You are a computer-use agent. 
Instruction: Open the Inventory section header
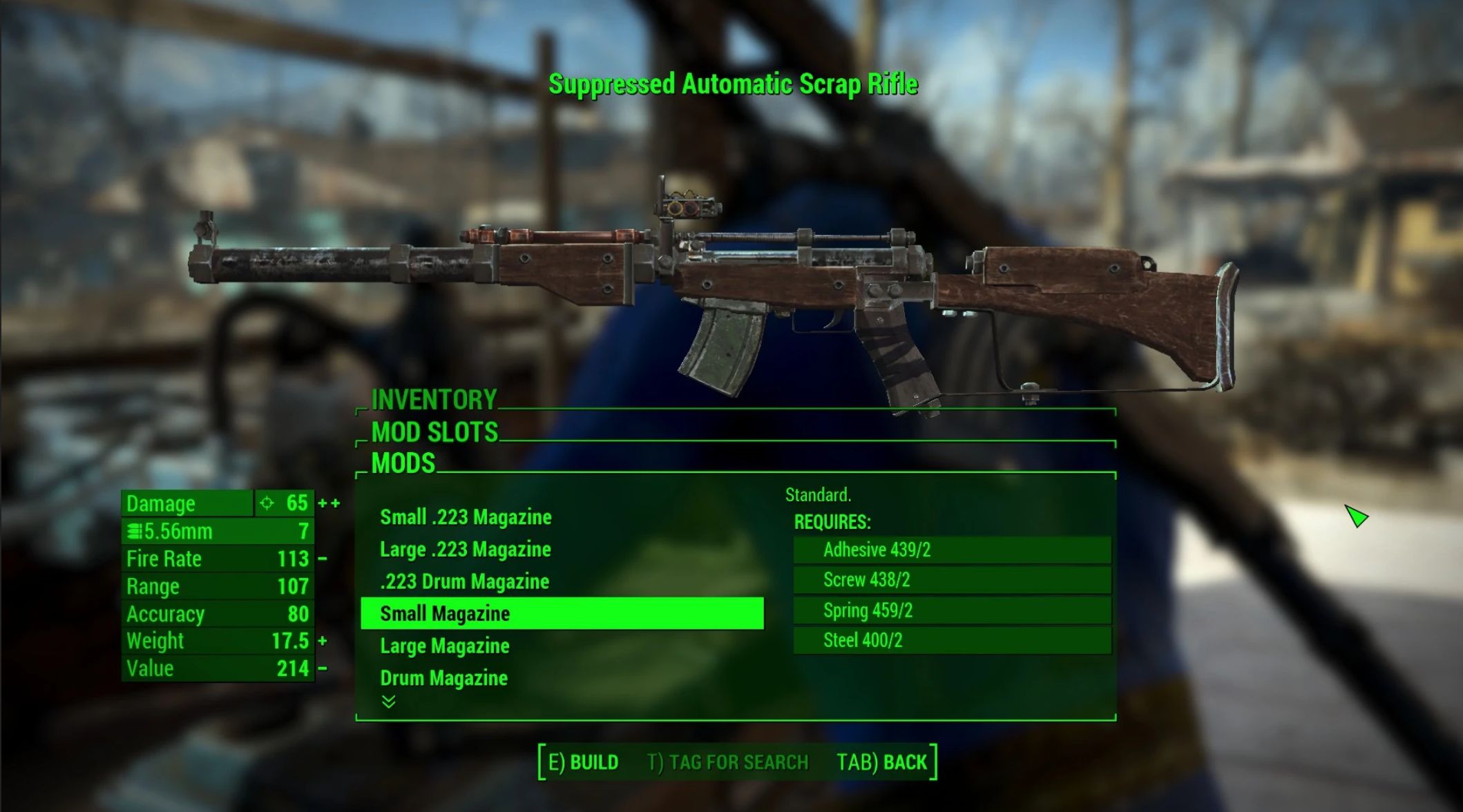point(434,400)
